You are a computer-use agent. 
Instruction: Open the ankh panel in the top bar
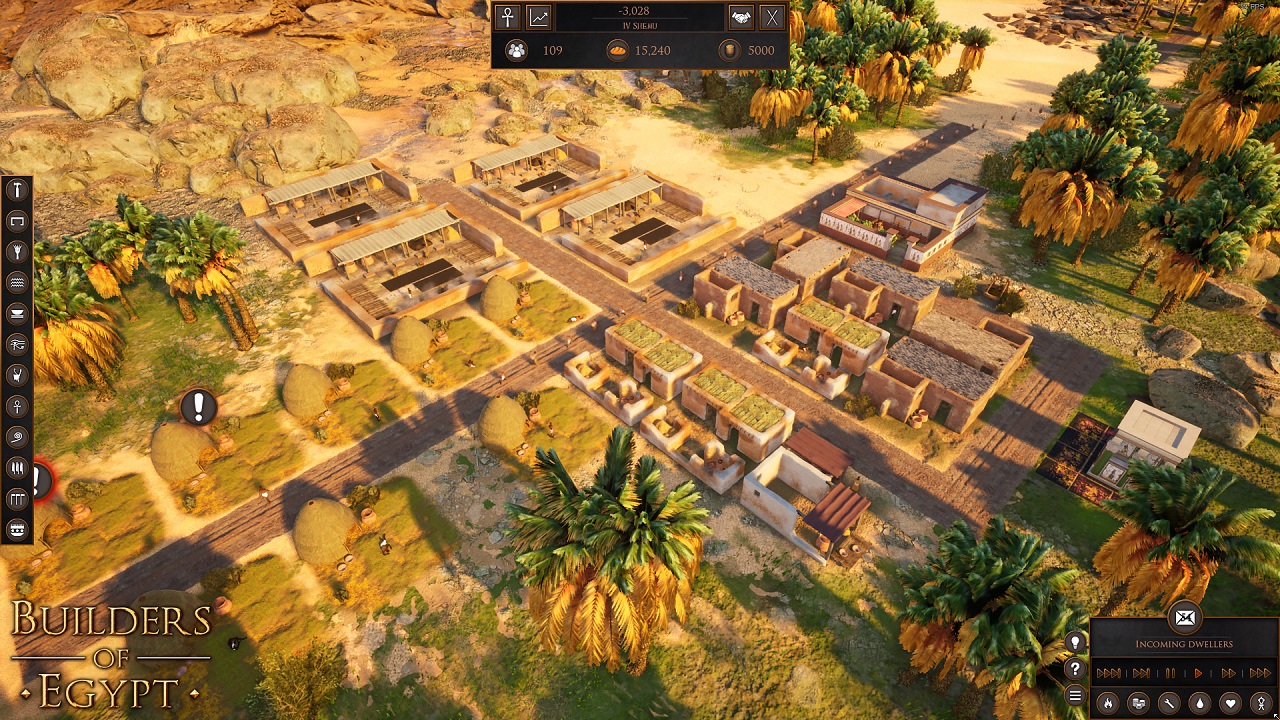pos(508,17)
